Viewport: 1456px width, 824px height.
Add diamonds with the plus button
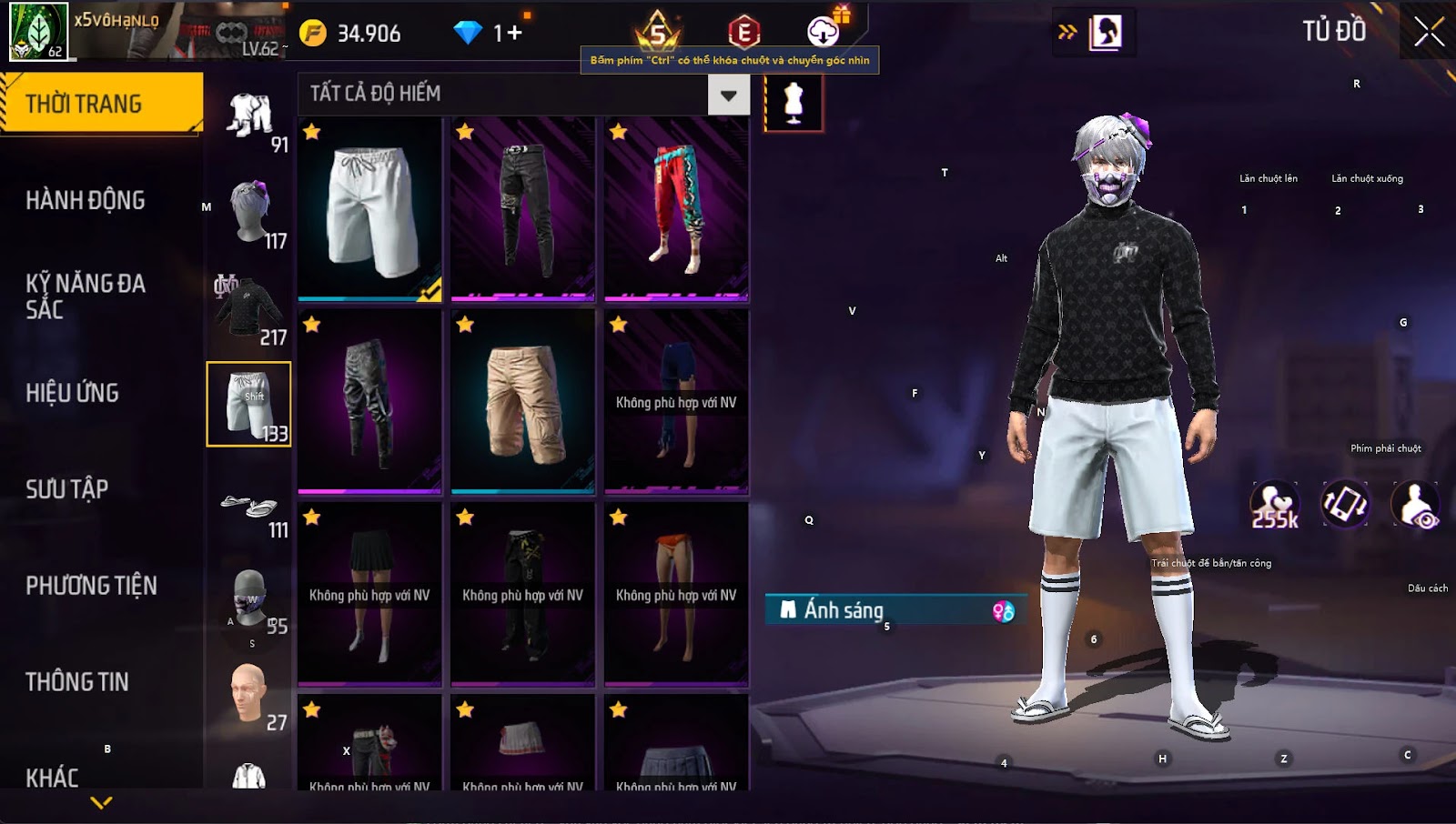tap(514, 34)
